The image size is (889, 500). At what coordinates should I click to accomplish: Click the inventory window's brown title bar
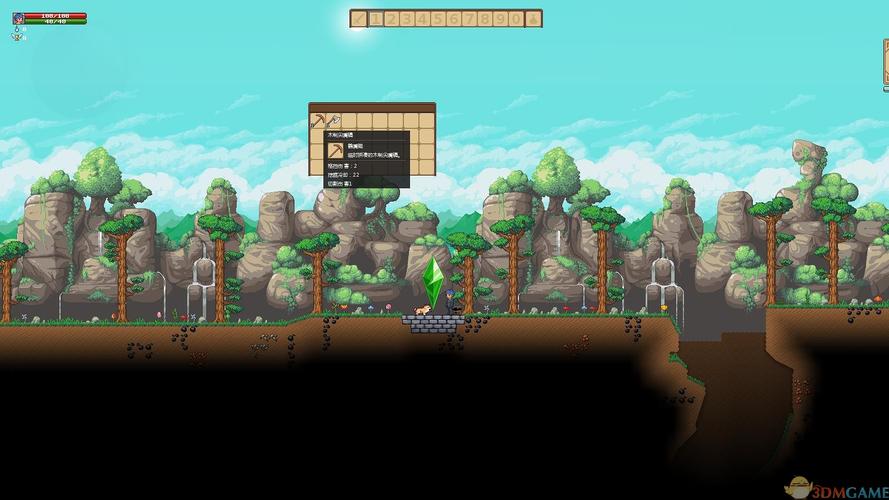point(372,107)
